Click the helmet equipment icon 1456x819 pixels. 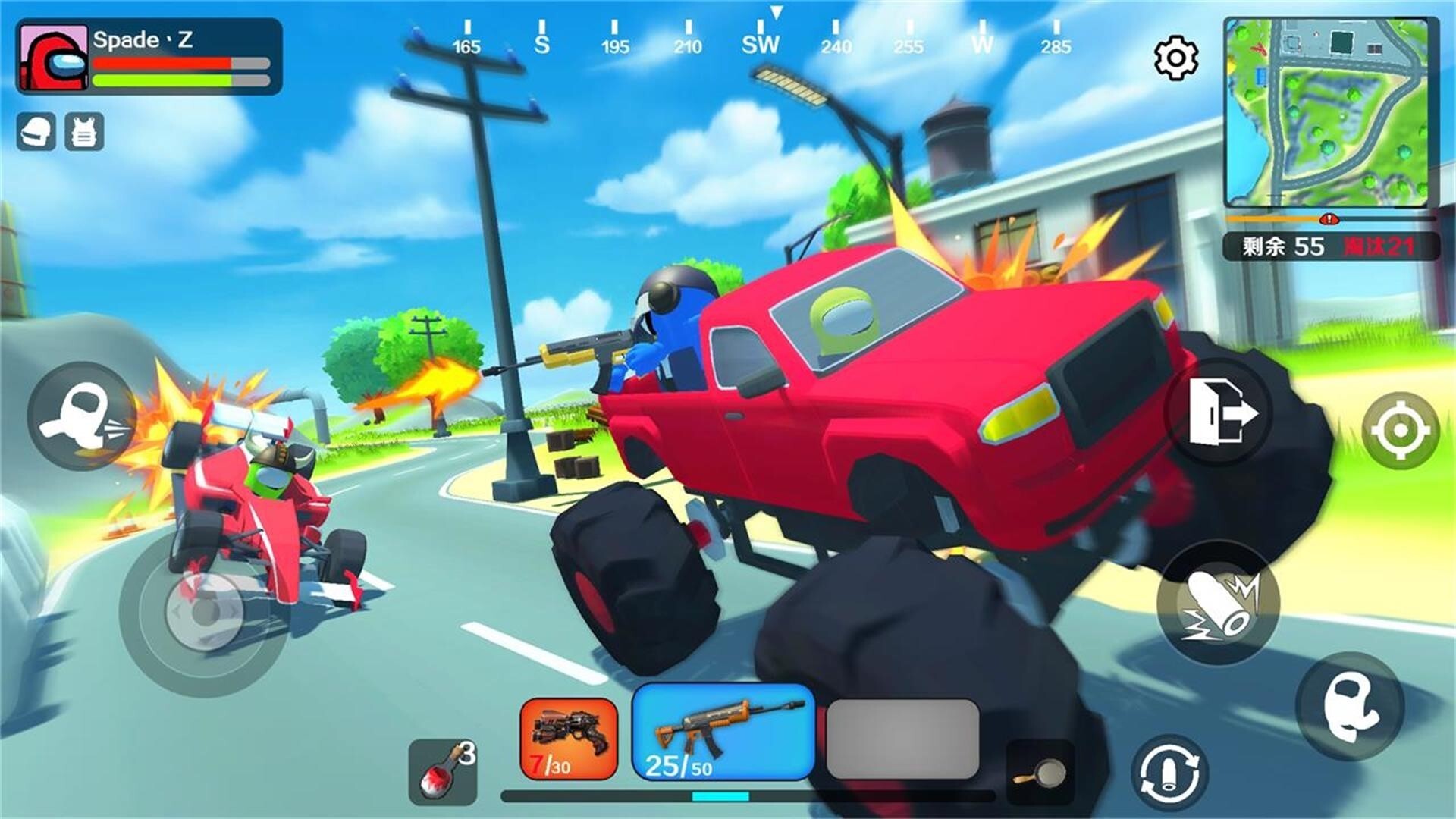pos(36,133)
